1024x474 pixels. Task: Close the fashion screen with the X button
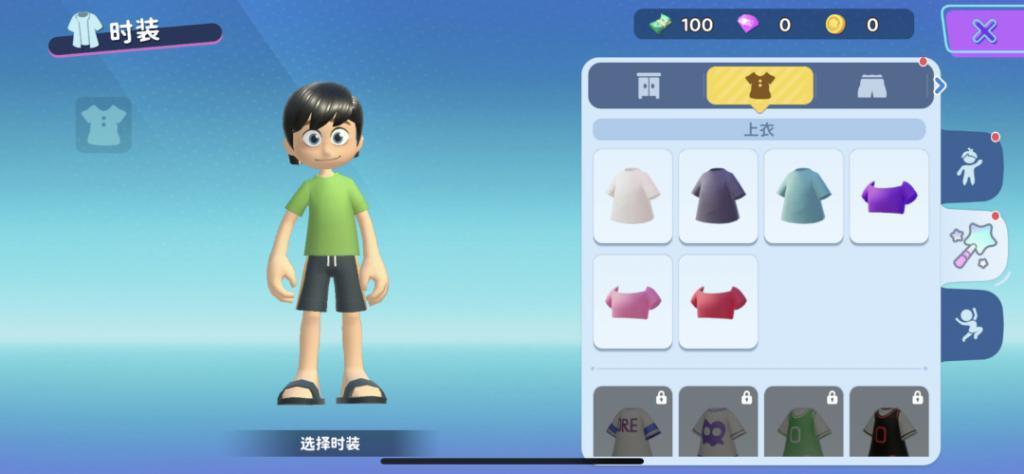pyautogui.click(x=984, y=31)
